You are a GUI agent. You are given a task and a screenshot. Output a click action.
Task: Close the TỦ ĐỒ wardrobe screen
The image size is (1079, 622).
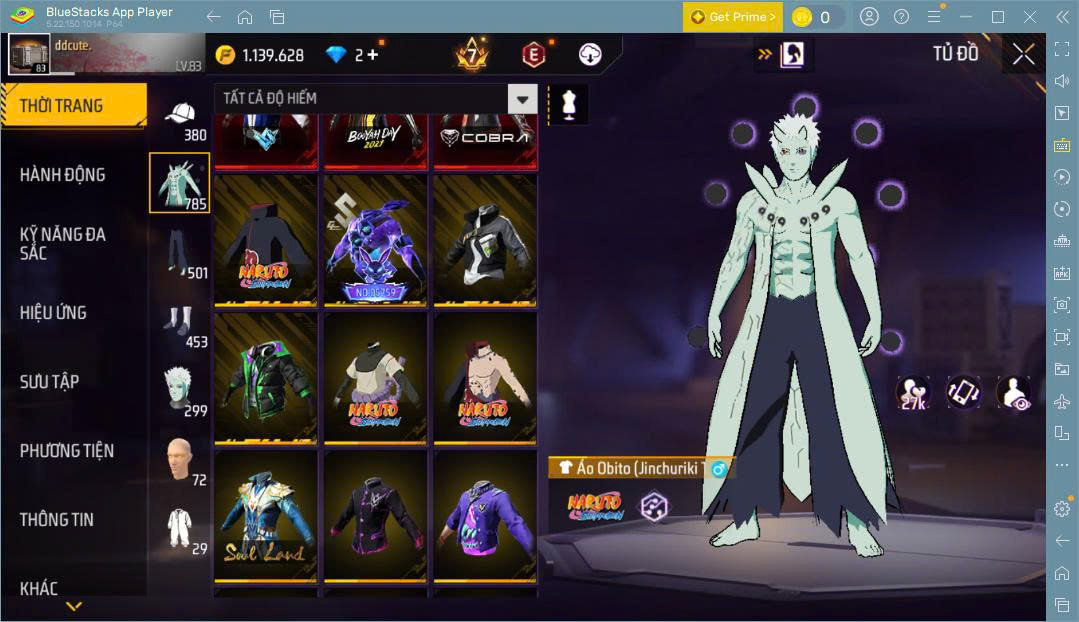tap(1023, 54)
